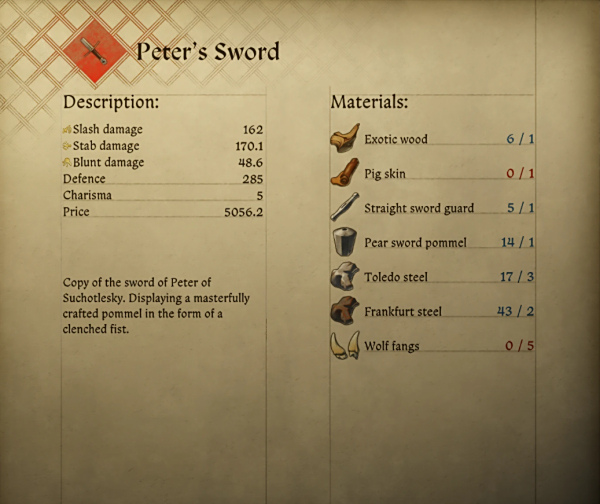The image size is (600, 504).
Task: Select the Straight sword guard material
Action: tap(430, 208)
